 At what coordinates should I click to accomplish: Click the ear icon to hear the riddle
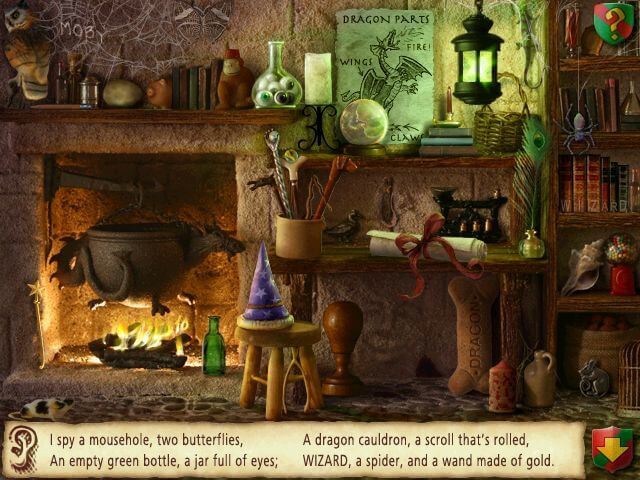tap(21, 450)
